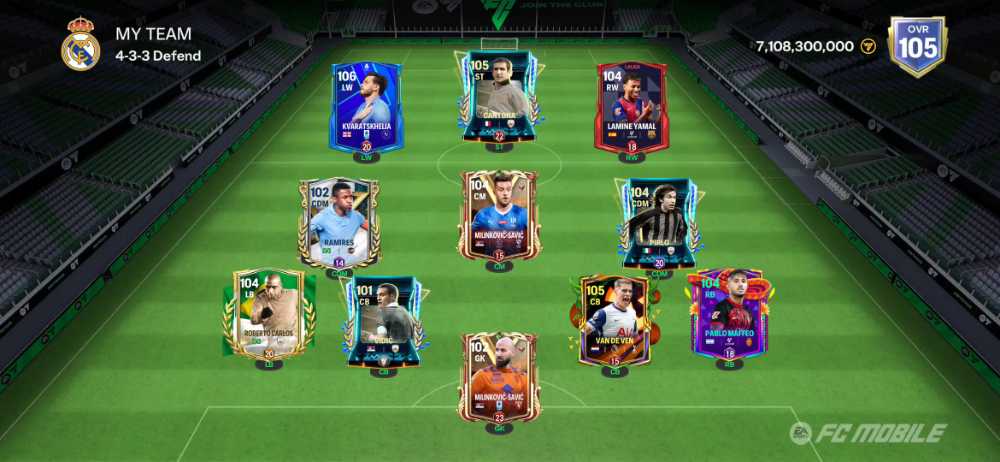Select the Roberto Carlos left back card
Image resolution: width=1000 pixels, height=462 pixels.
click(x=269, y=314)
